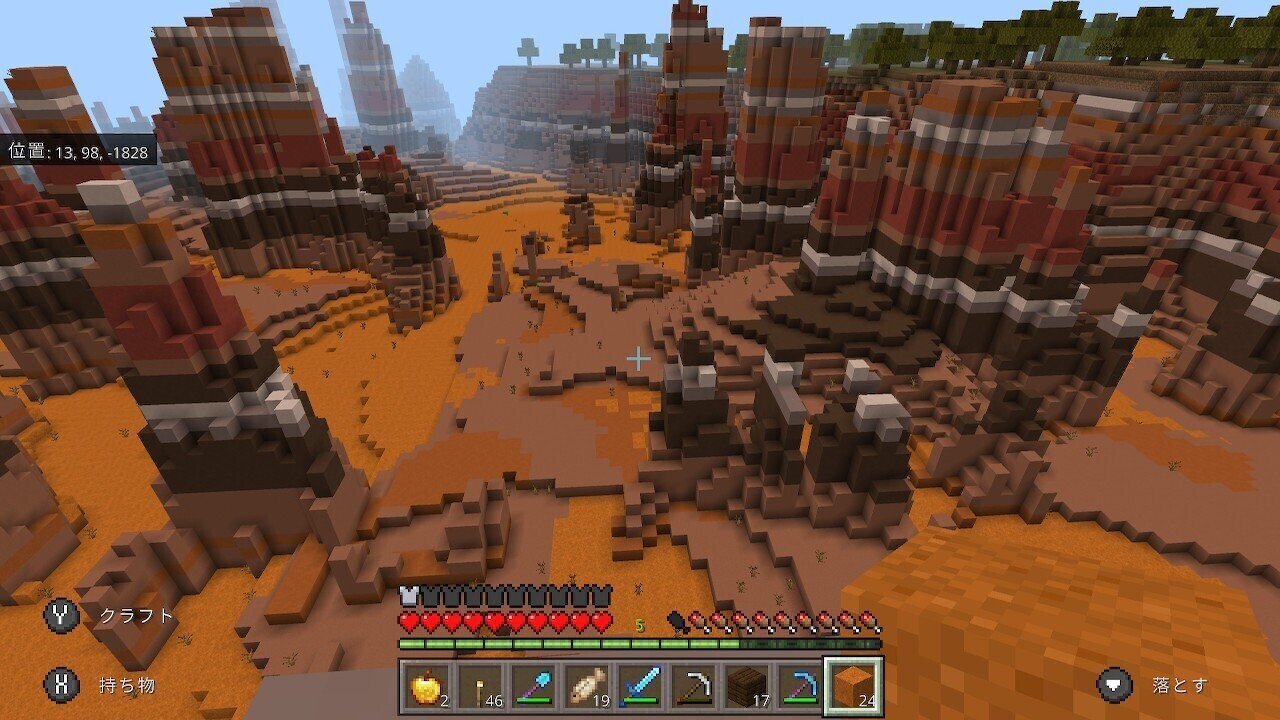
Task: Equip the diamond sword from the hotbar
Action: tap(639, 686)
